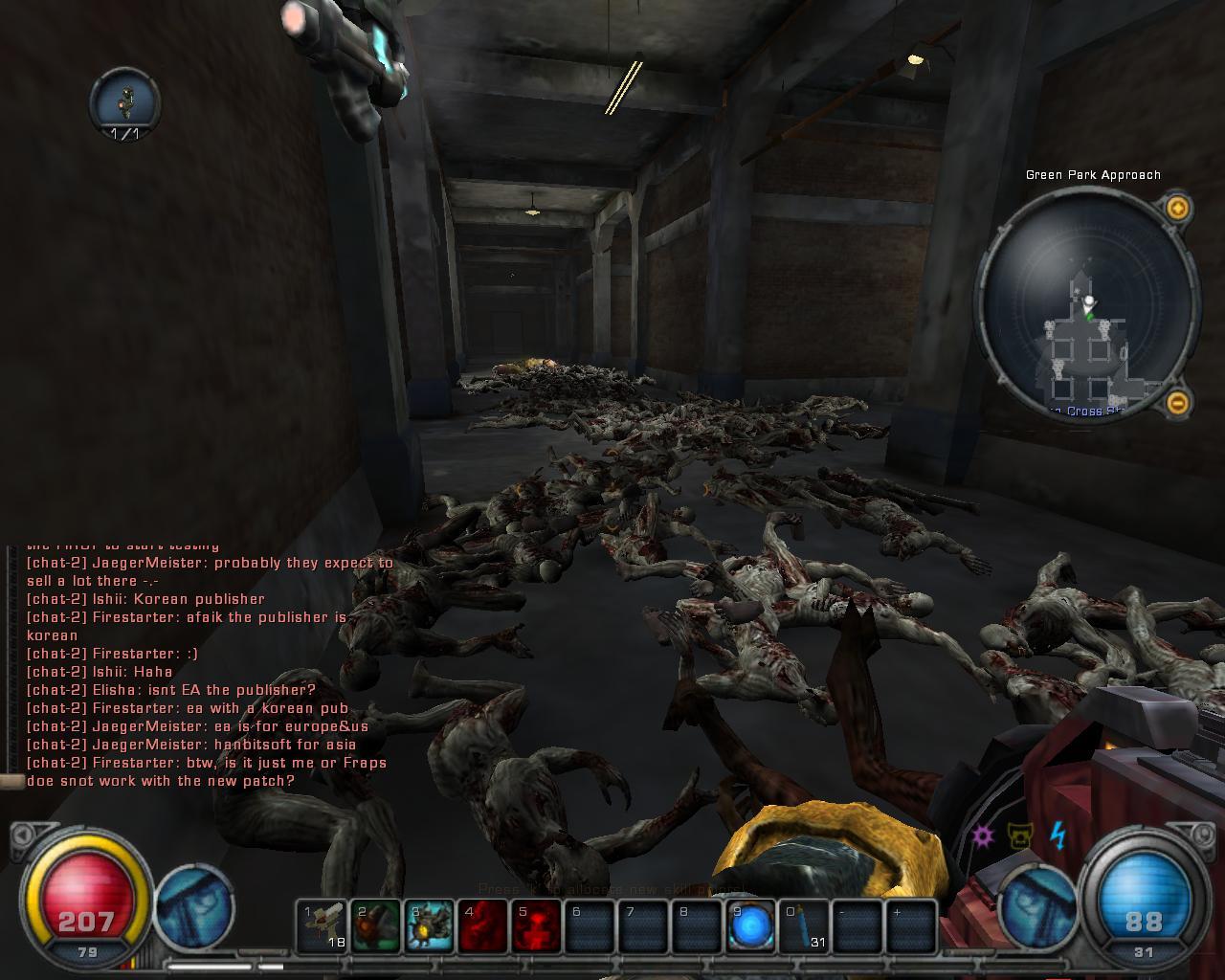The height and width of the screenshot is (980, 1225).
Task: Activate the skill in hotbar slot 2
Action: 376,925
